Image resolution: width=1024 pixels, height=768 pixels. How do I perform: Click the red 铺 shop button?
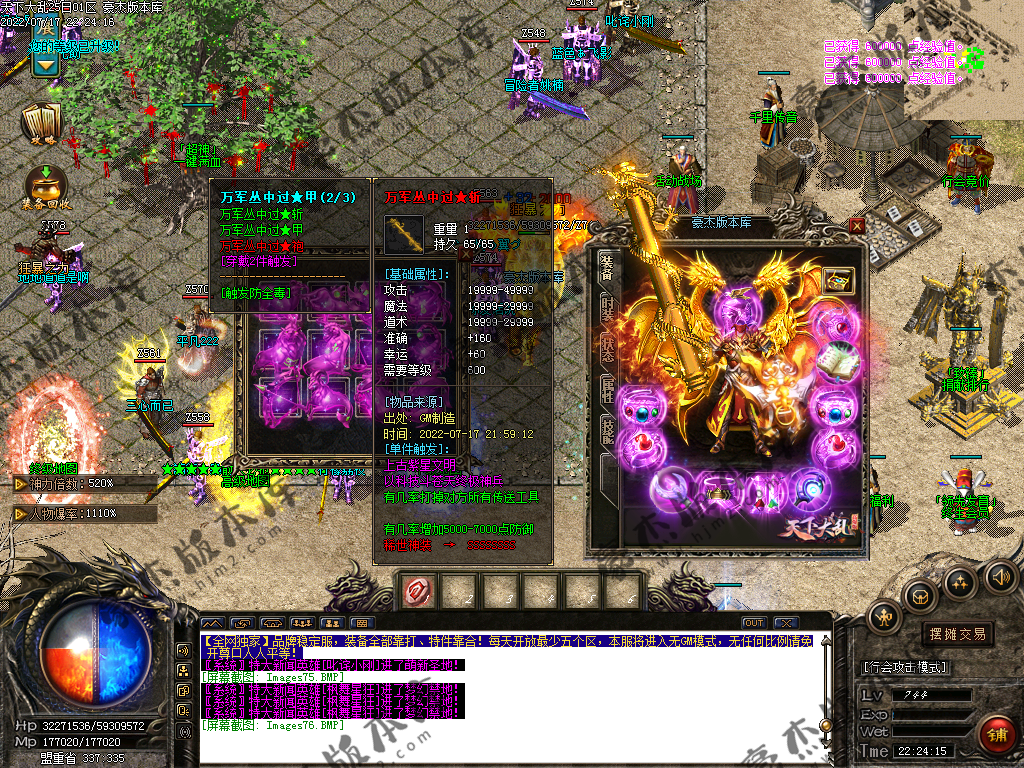[996, 736]
